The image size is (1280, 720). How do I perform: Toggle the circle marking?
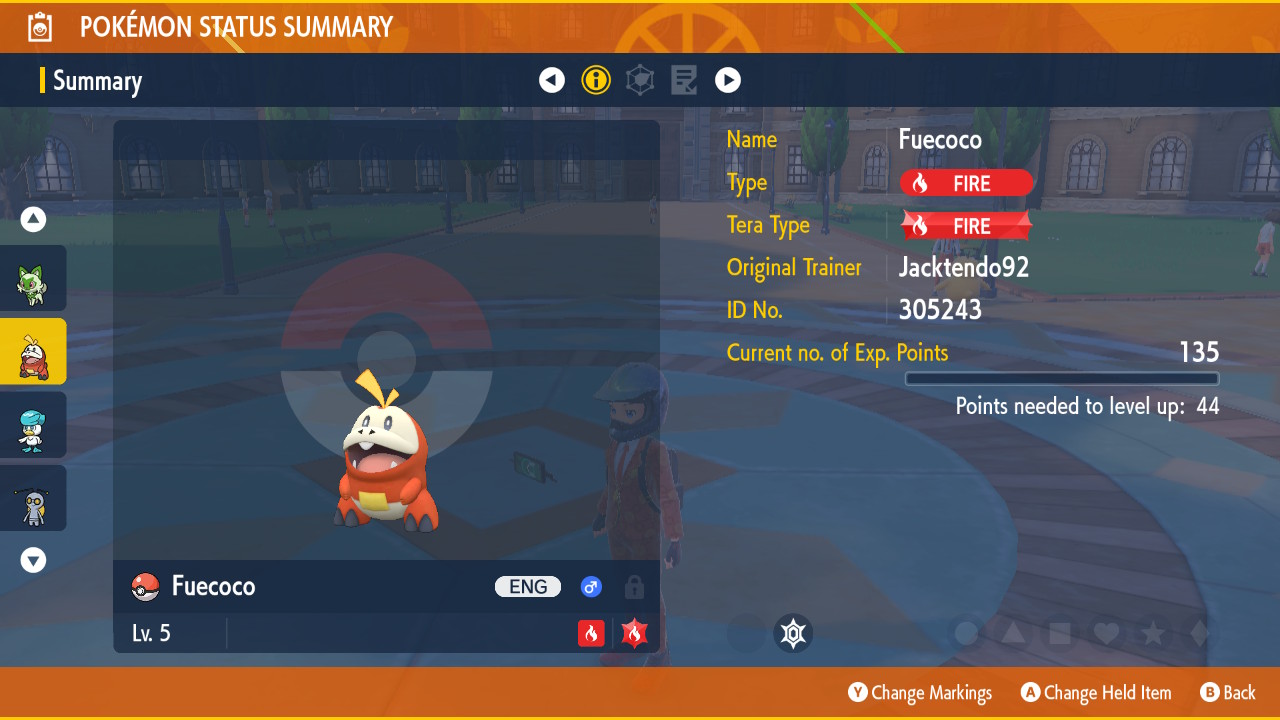pyautogui.click(x=966, y=633)
